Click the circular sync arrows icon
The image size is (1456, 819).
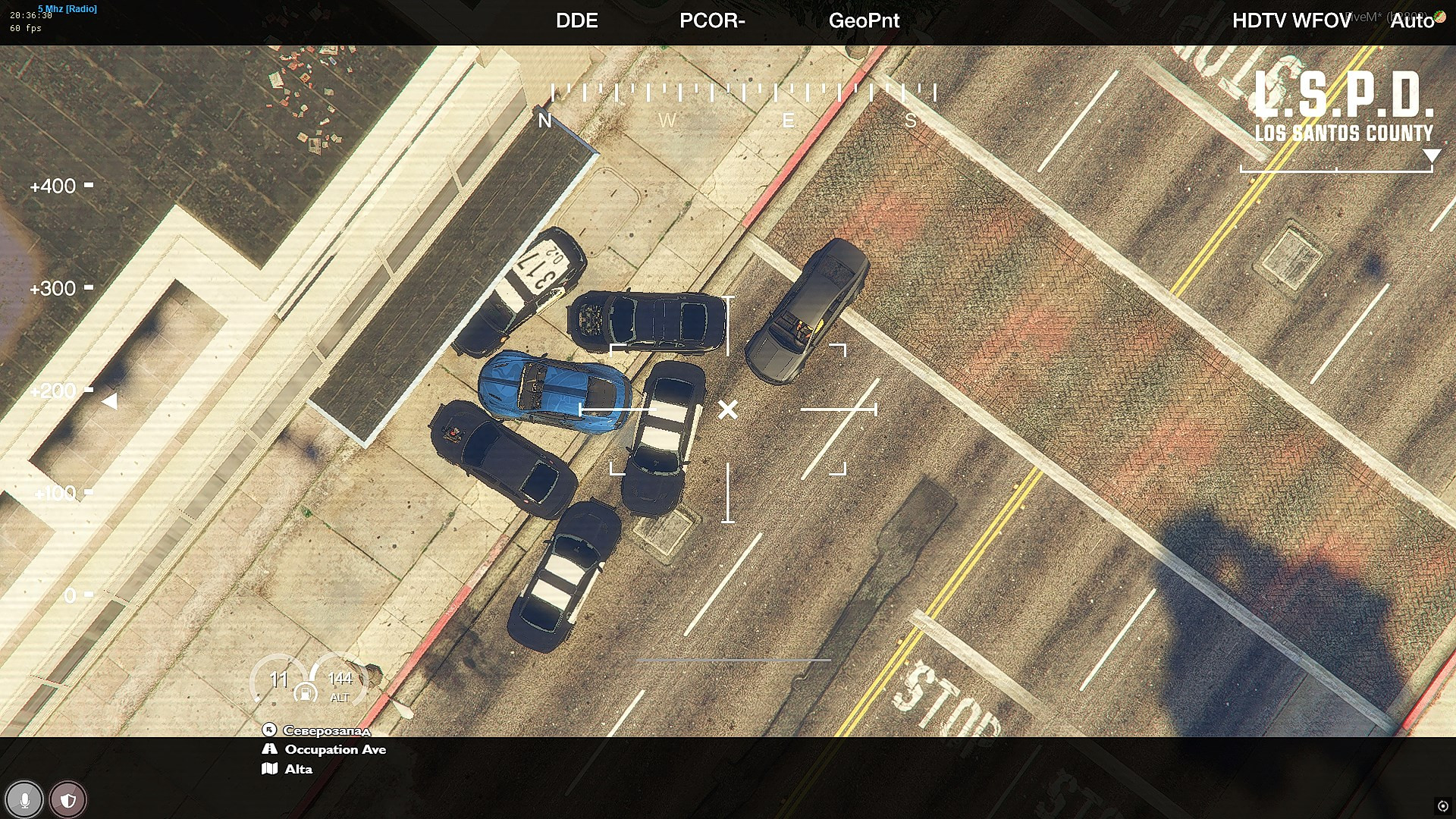point(1442,806)
